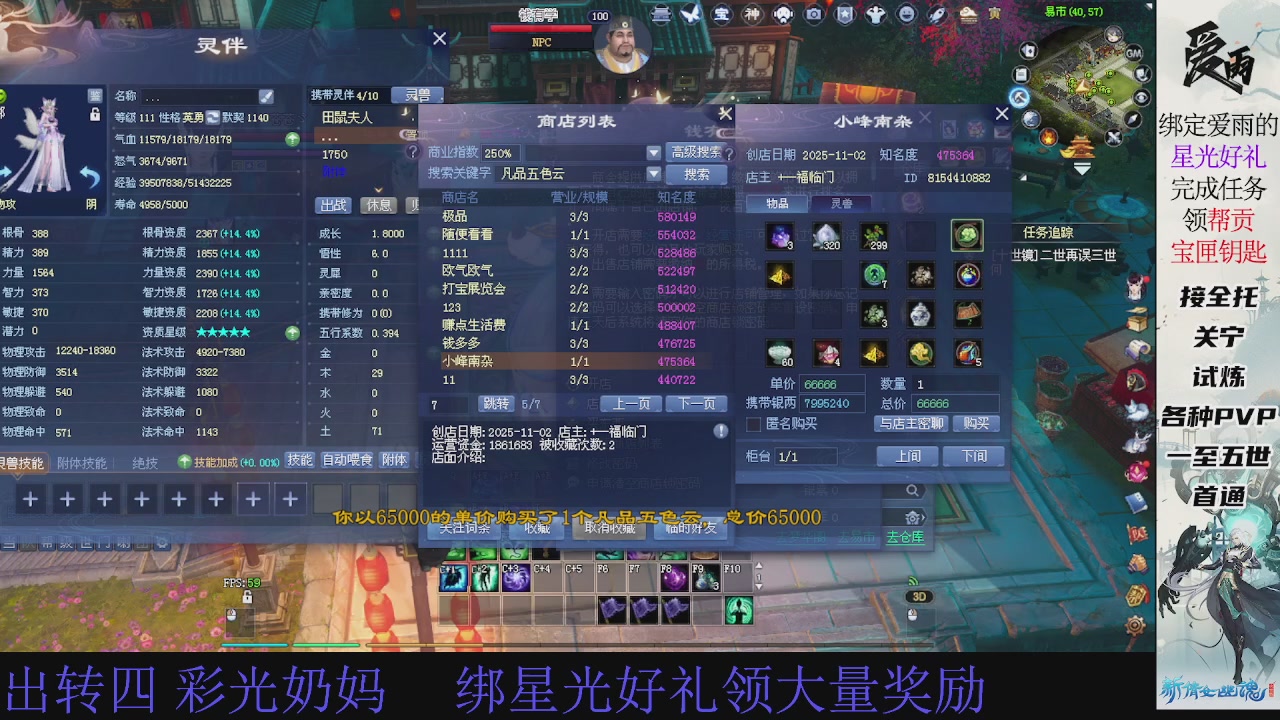The height and width of the screenshot is (720, 1280).
Task: Open the 宝 treasure icon on the top toolbar
Action: (722, 14)
